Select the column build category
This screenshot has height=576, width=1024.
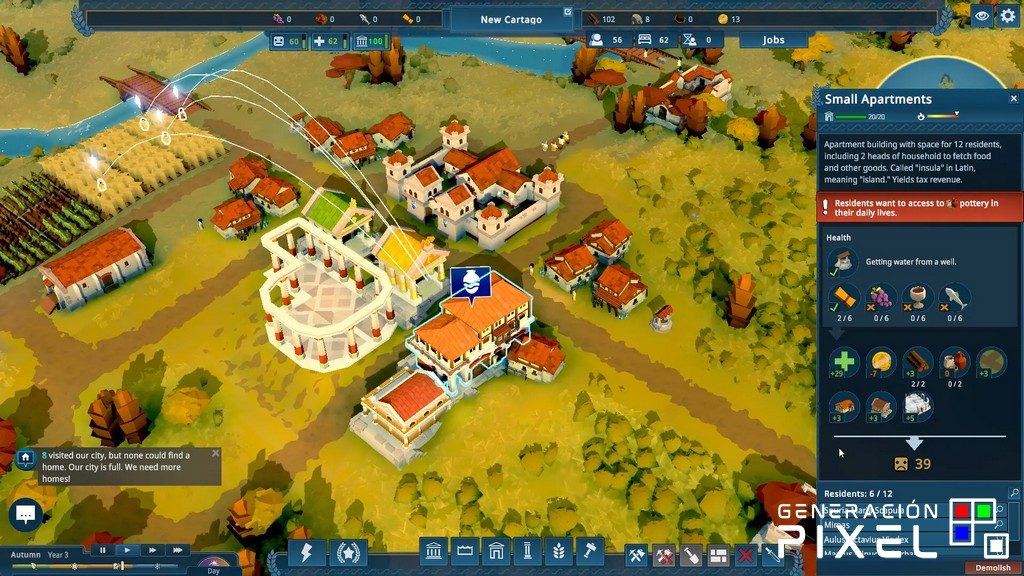[x=528, y=552]
